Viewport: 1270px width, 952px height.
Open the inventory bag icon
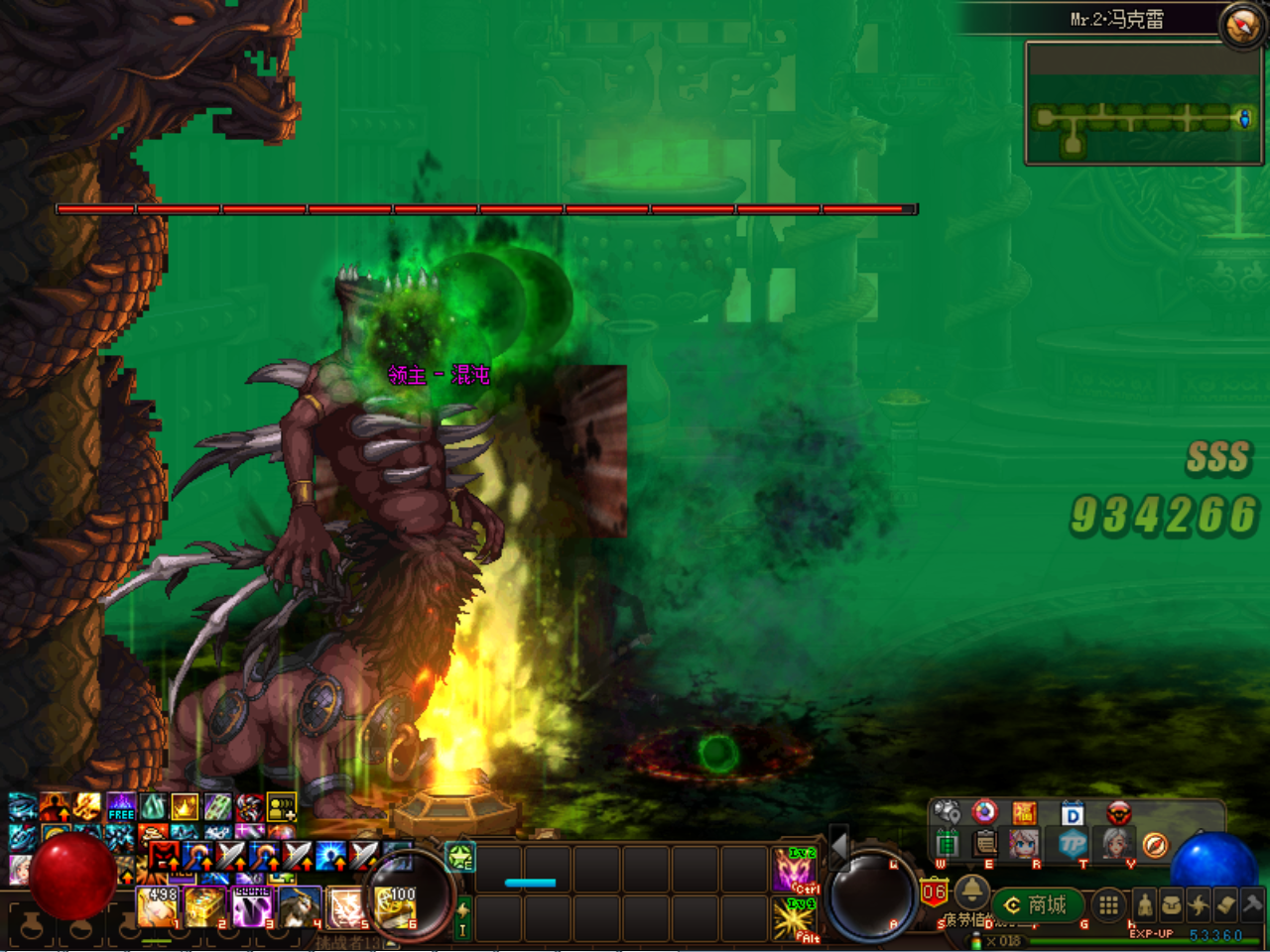click(x=1174, y=905)
